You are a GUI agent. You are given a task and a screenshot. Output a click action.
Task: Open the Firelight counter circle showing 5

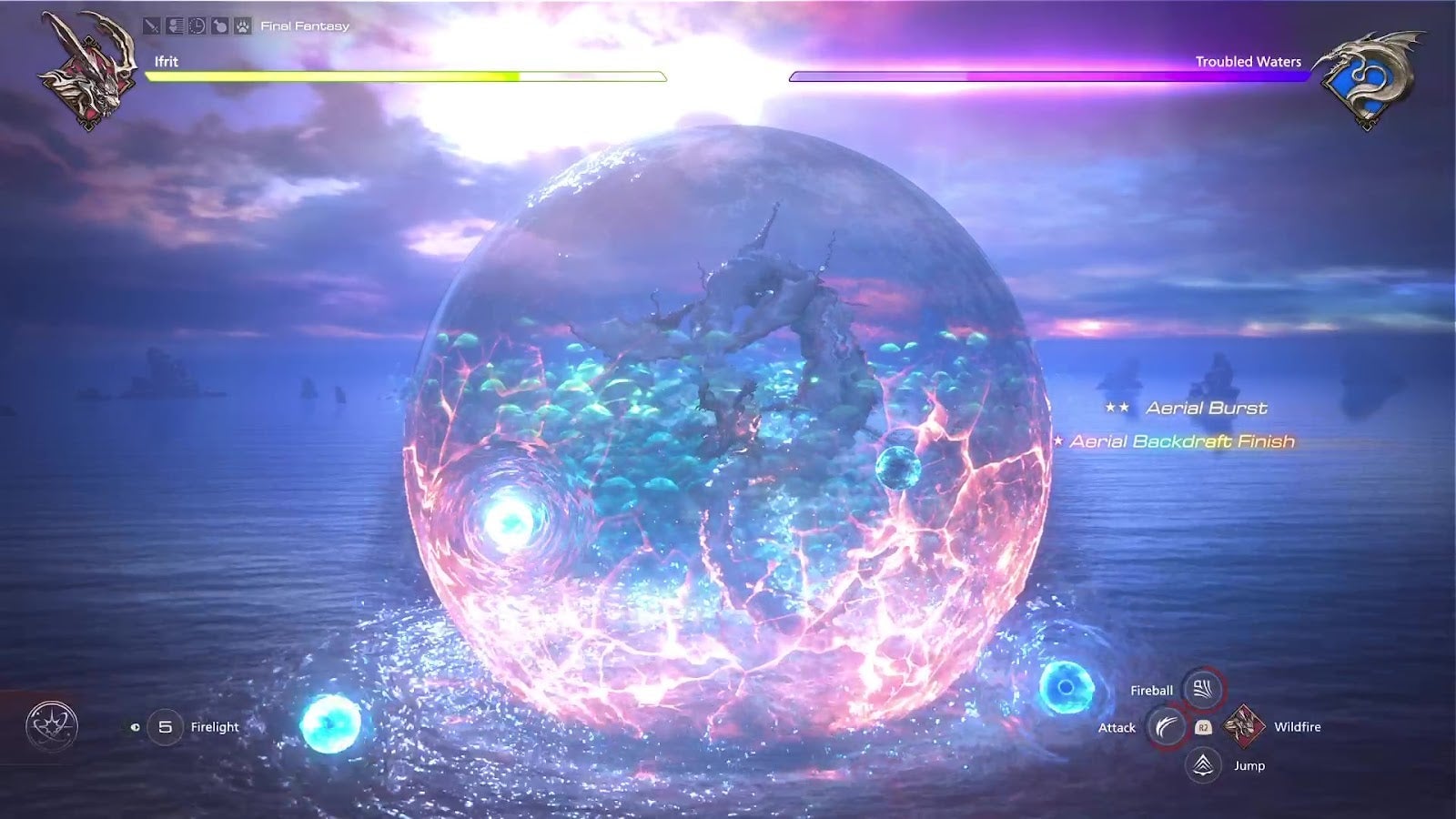click(x=165, y=726)
